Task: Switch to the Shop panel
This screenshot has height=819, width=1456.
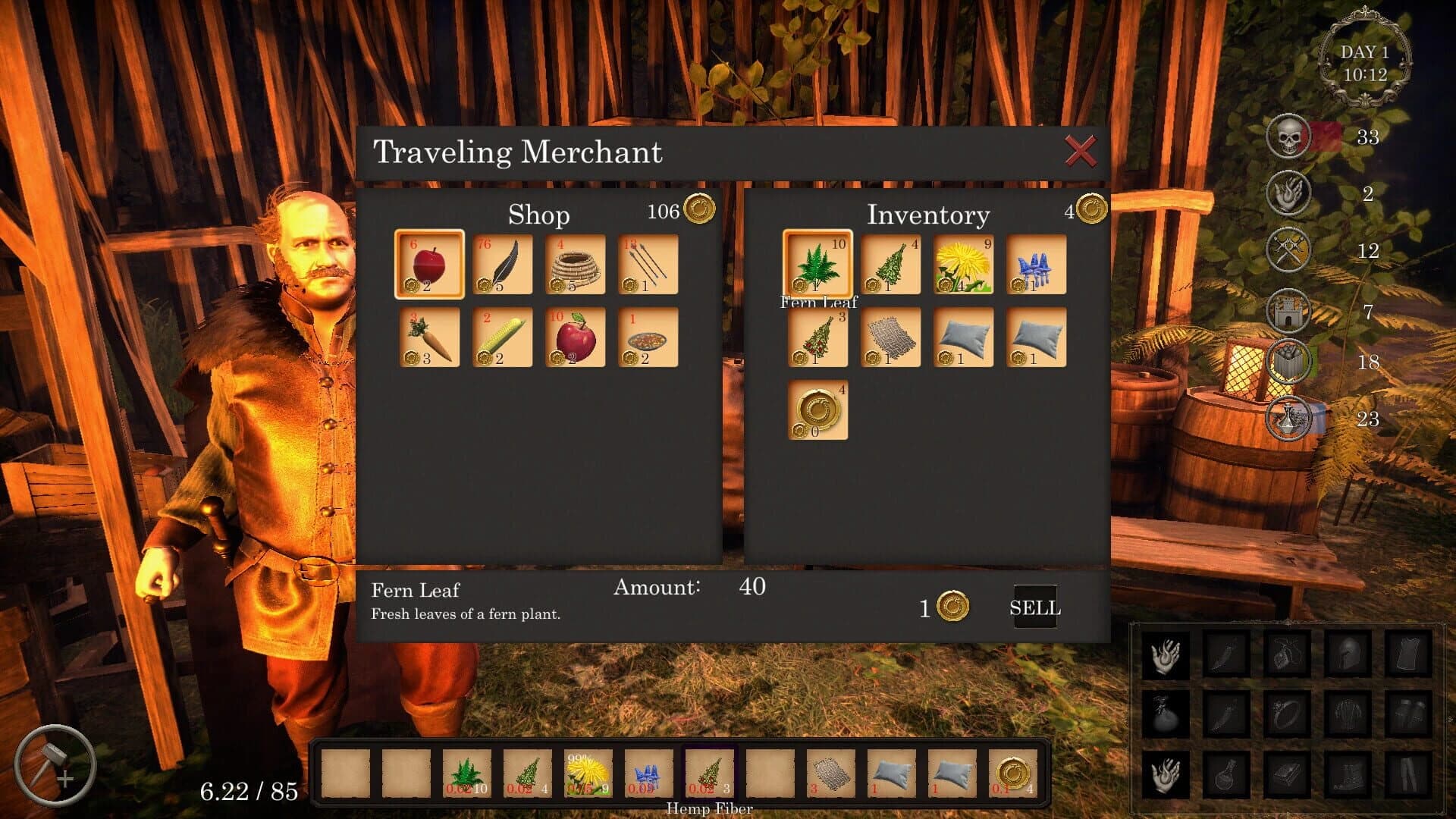Action: 540,215
